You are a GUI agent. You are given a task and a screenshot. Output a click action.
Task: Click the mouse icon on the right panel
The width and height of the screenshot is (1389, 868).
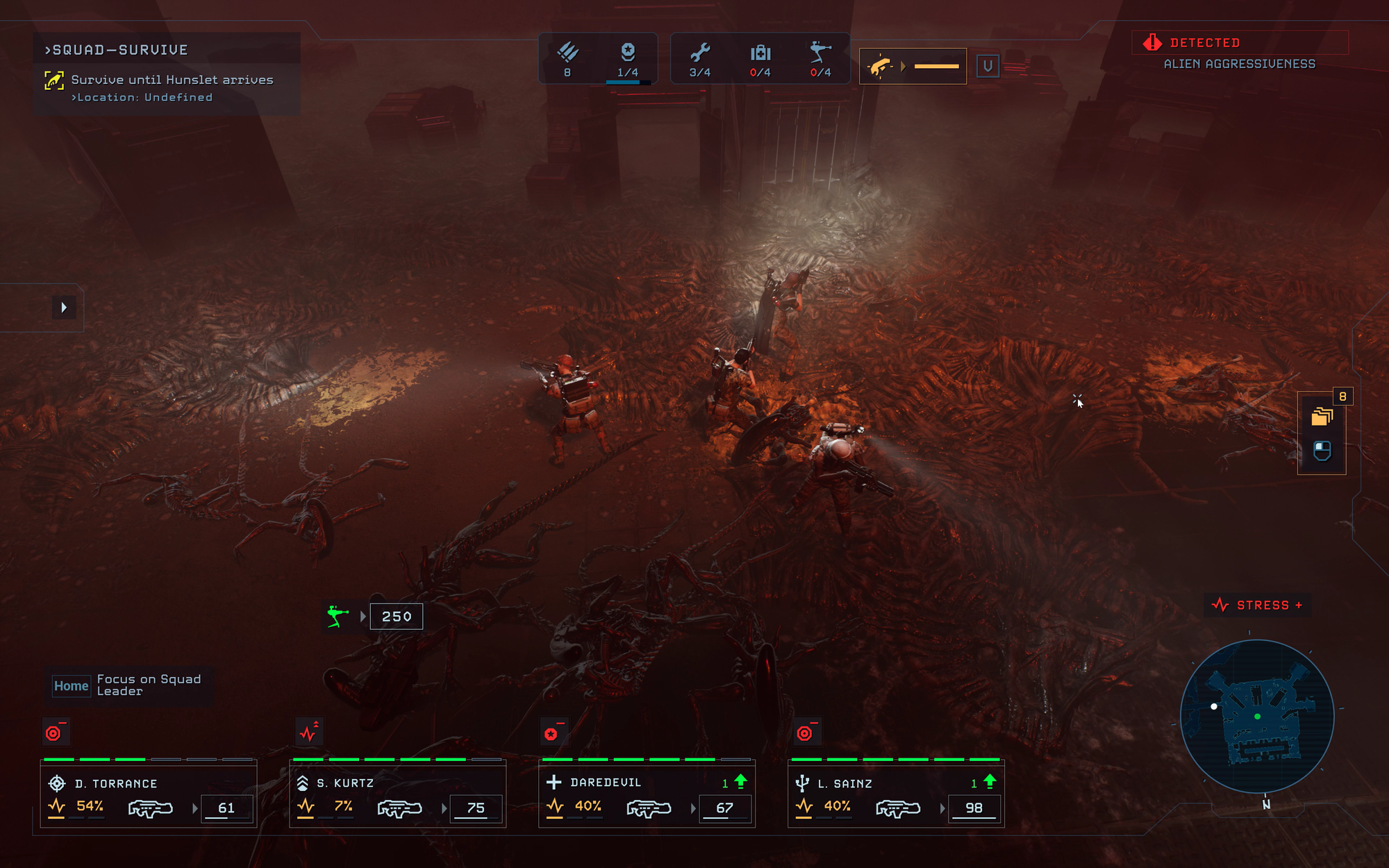click(1322, 451)
